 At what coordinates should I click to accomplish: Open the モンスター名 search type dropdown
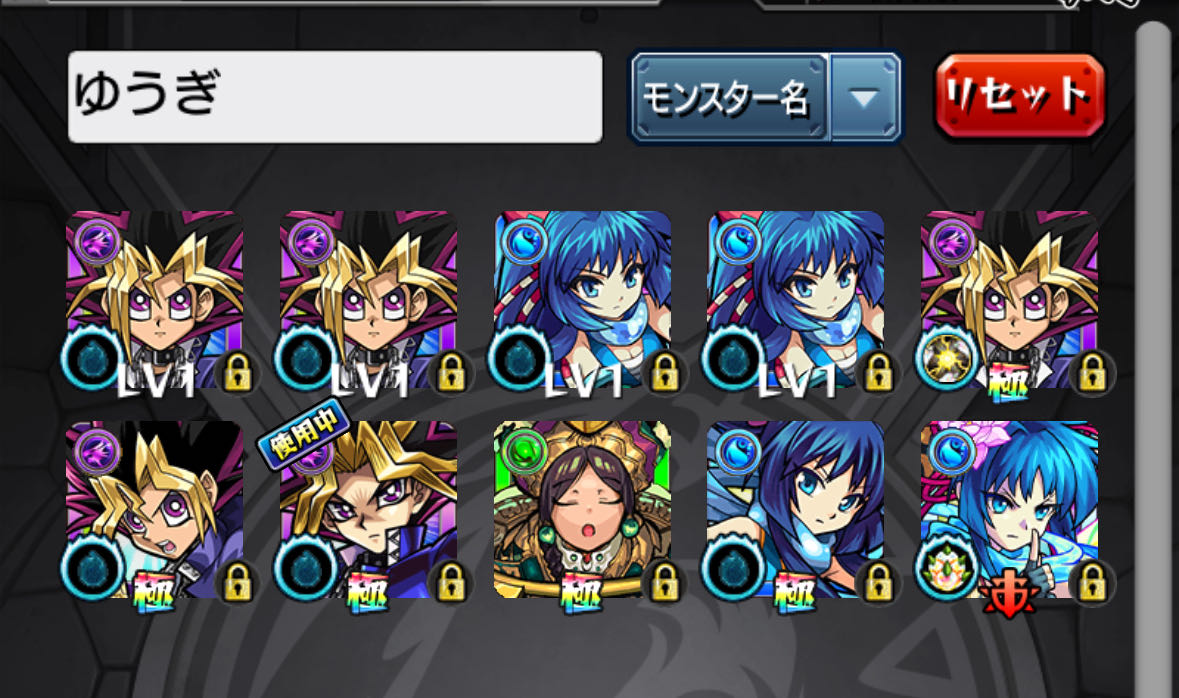click(x=765, y=98)
